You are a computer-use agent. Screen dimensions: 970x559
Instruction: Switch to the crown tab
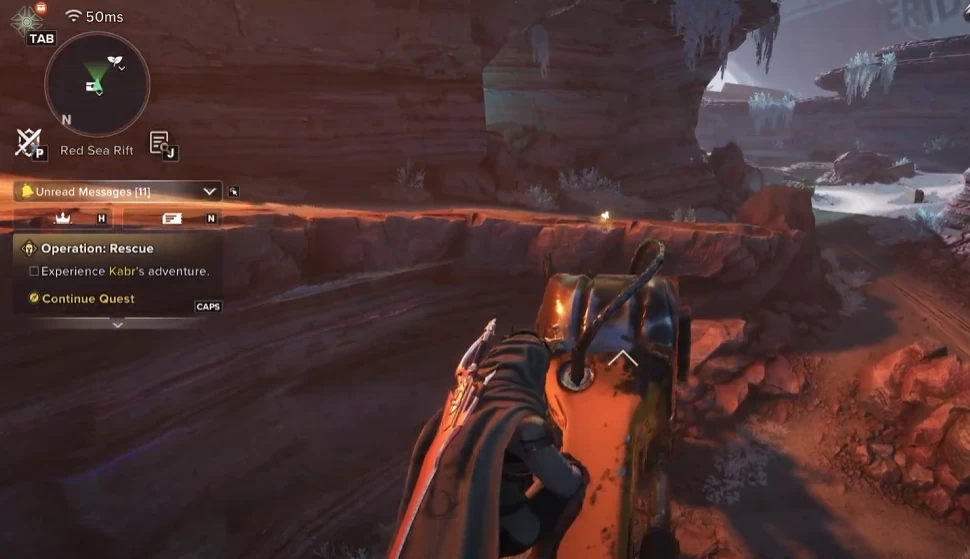pos(64,217)
